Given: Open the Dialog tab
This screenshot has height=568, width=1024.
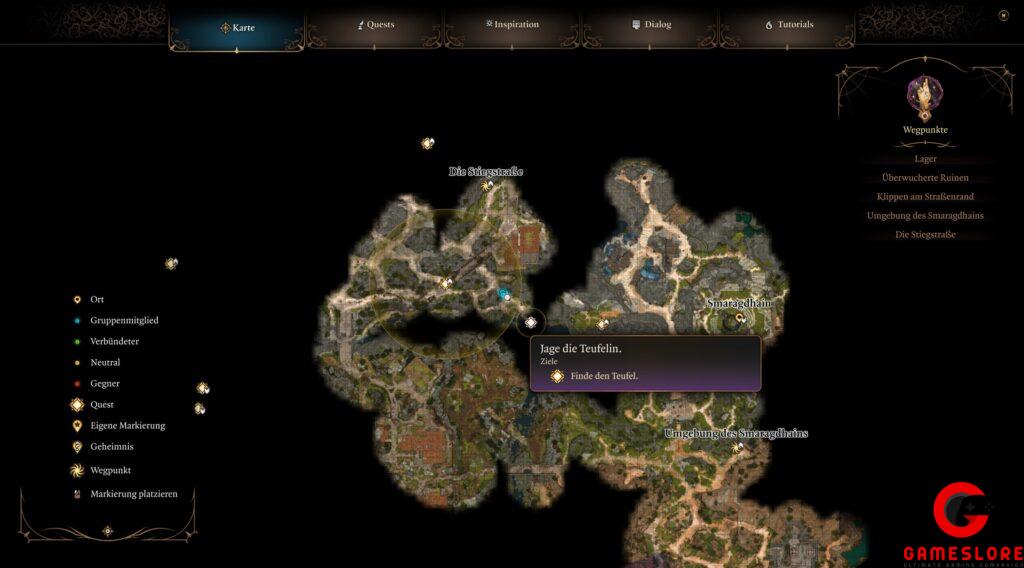Looking at the screenshot, I should click(x=651, y=25).
